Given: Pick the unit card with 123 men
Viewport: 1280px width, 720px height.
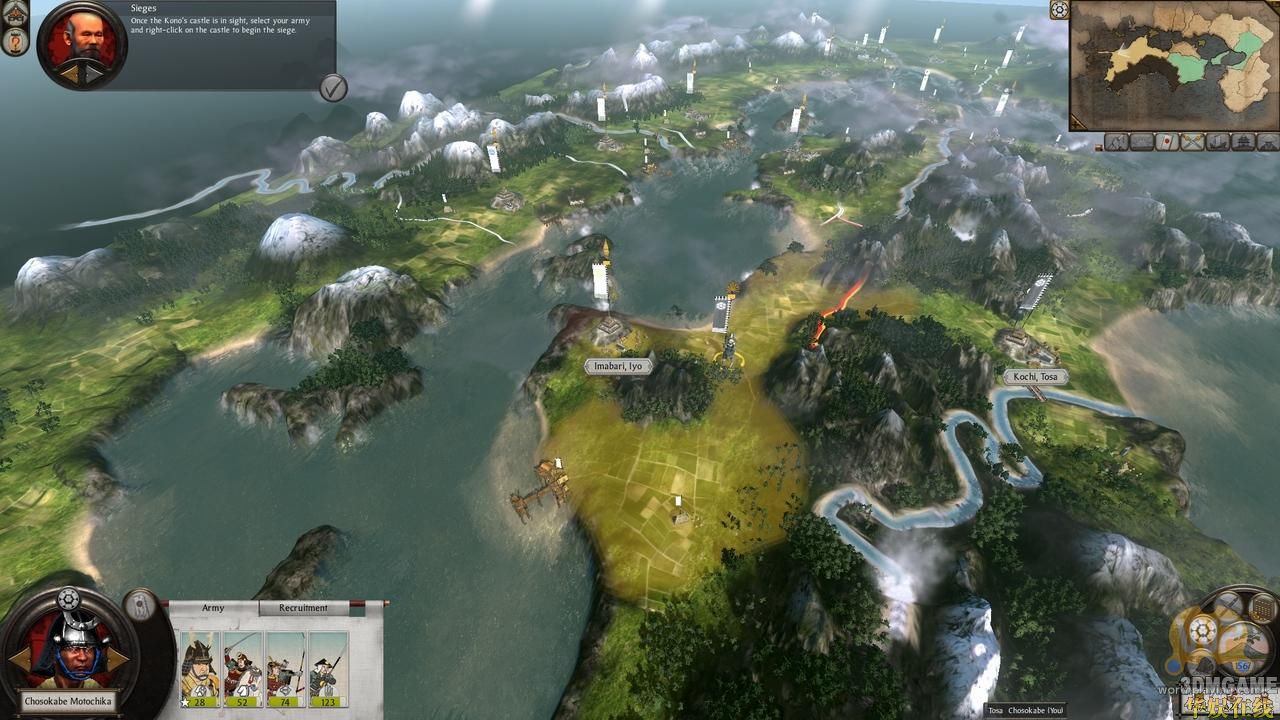Looking at the screenshot, I should pos(329,668).
